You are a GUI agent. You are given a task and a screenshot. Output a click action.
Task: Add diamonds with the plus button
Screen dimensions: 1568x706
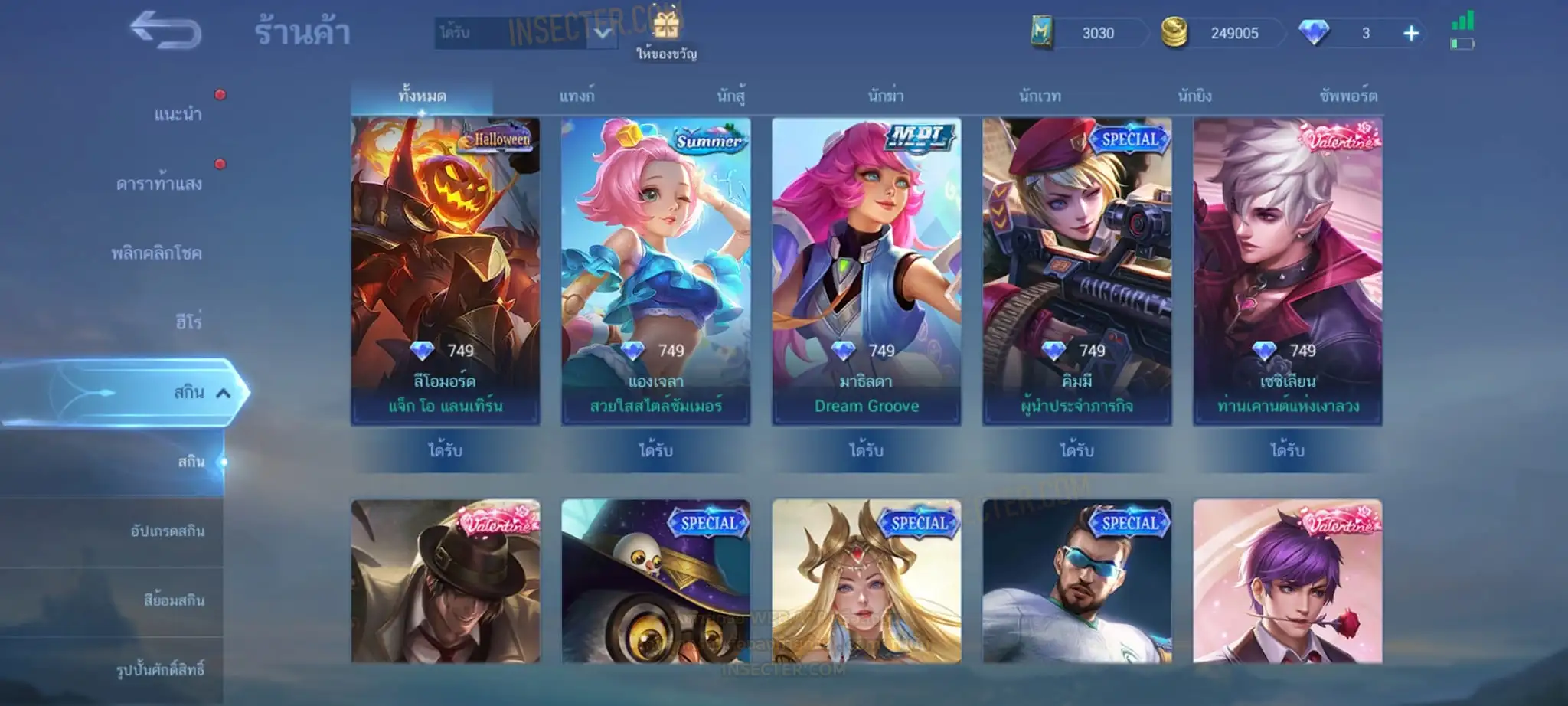pos(1410,33)
